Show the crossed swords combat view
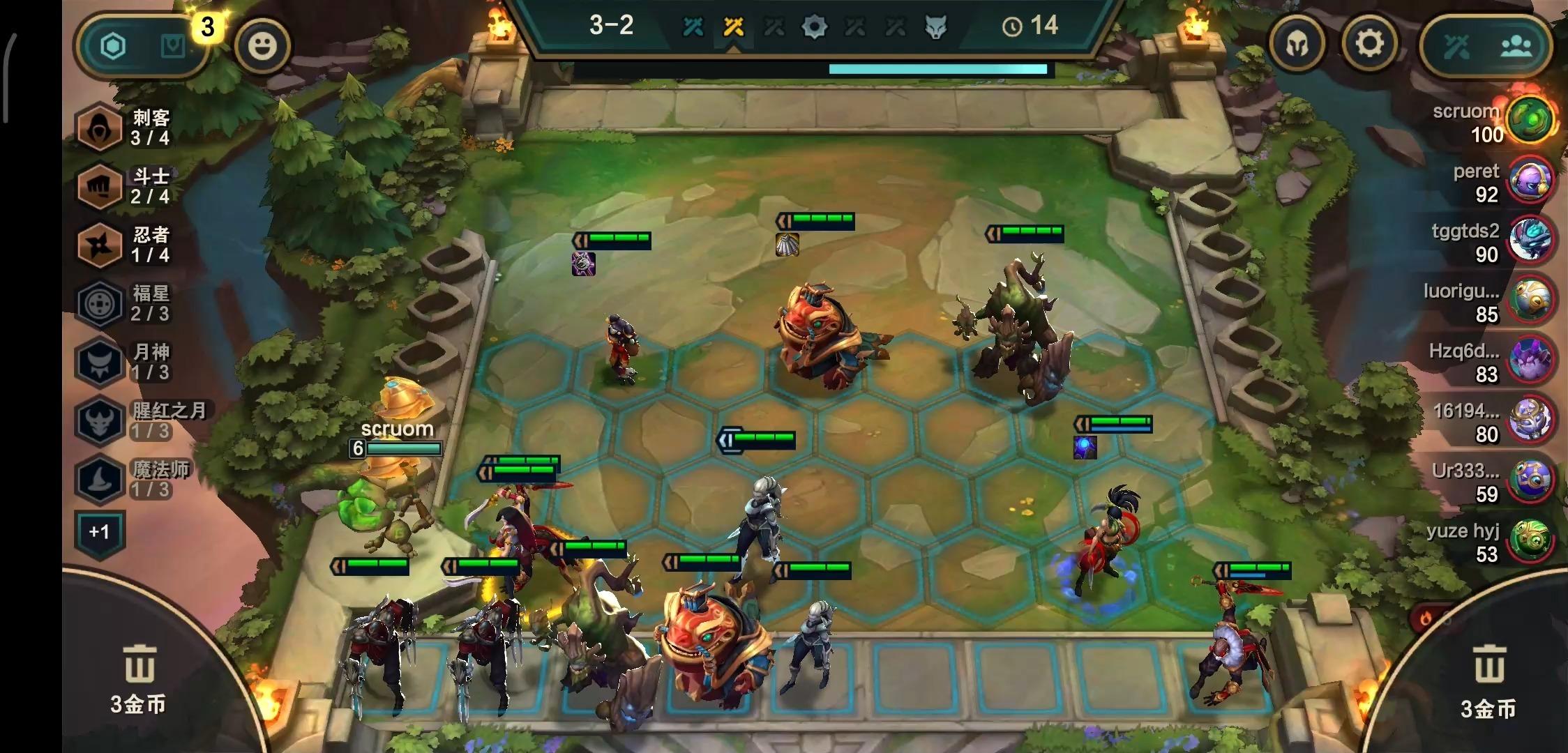 pos(1457,47)
